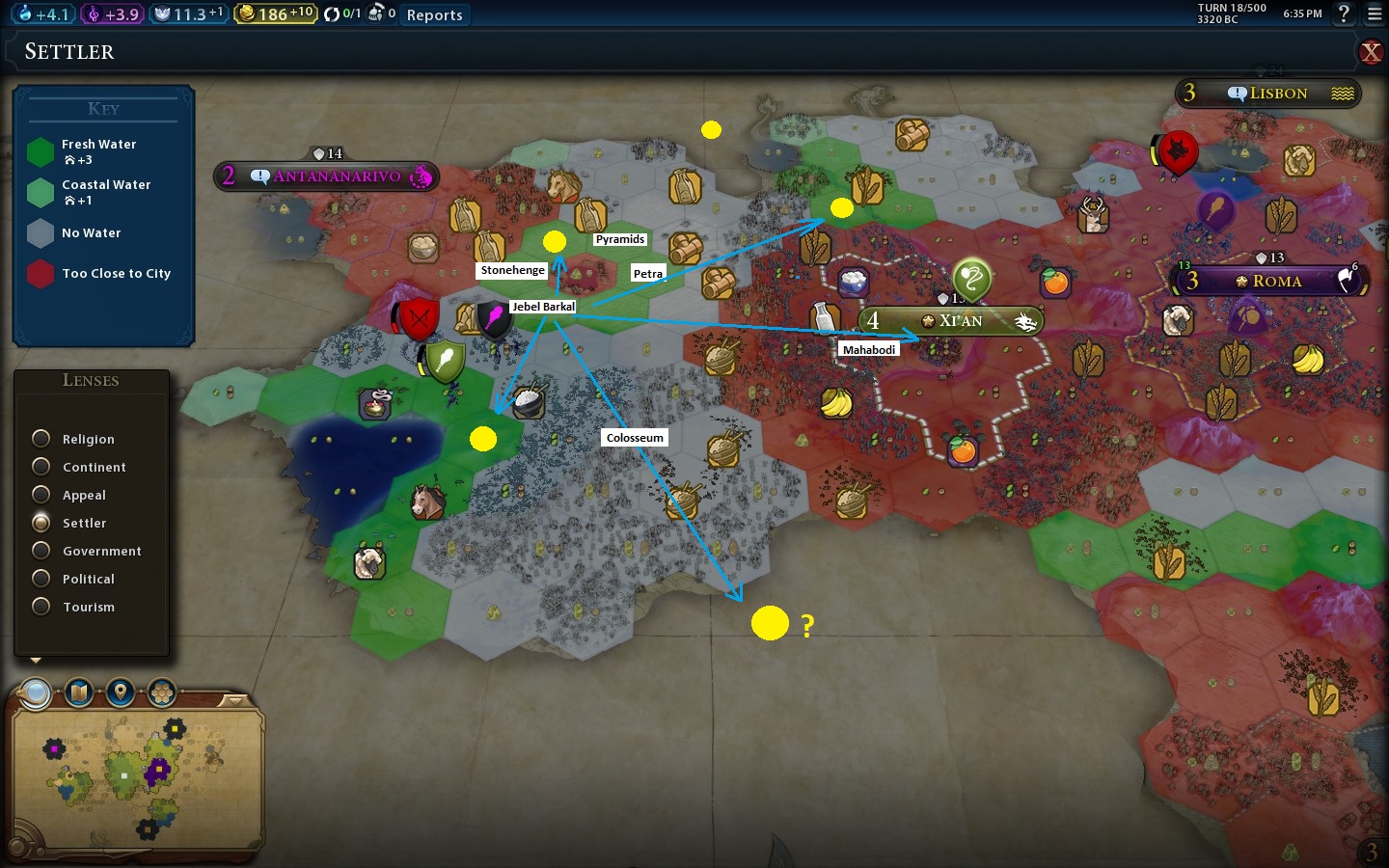Open the hamburger game menu
The width and height of the screenshot is (1389, 868).
(1375, 14)
